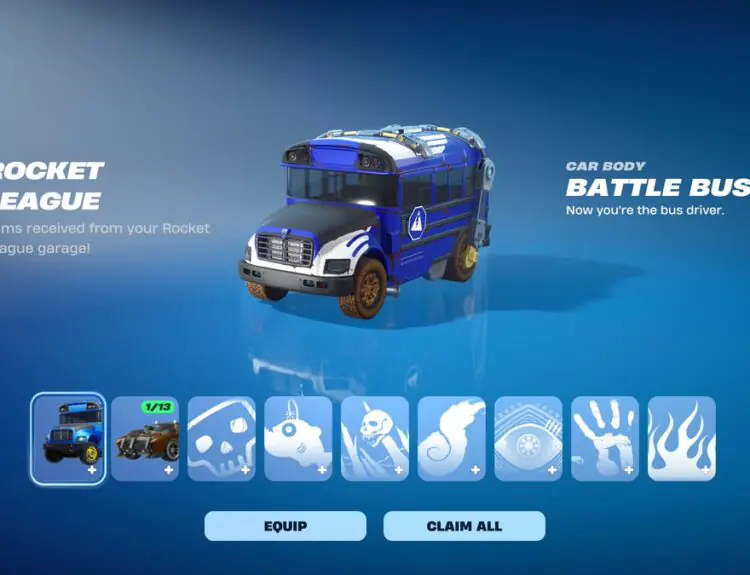750x575 pixels.
Task: Open the skull with crossed blades tile
Action: (x=375, y=438)
